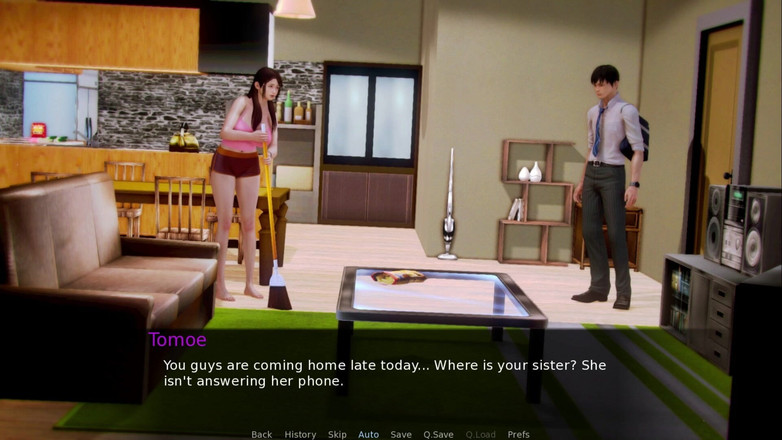The width and height of the screenshot is (782, 440).
Task: Skip through the dialogue
Action: click(x=337, y=434)
